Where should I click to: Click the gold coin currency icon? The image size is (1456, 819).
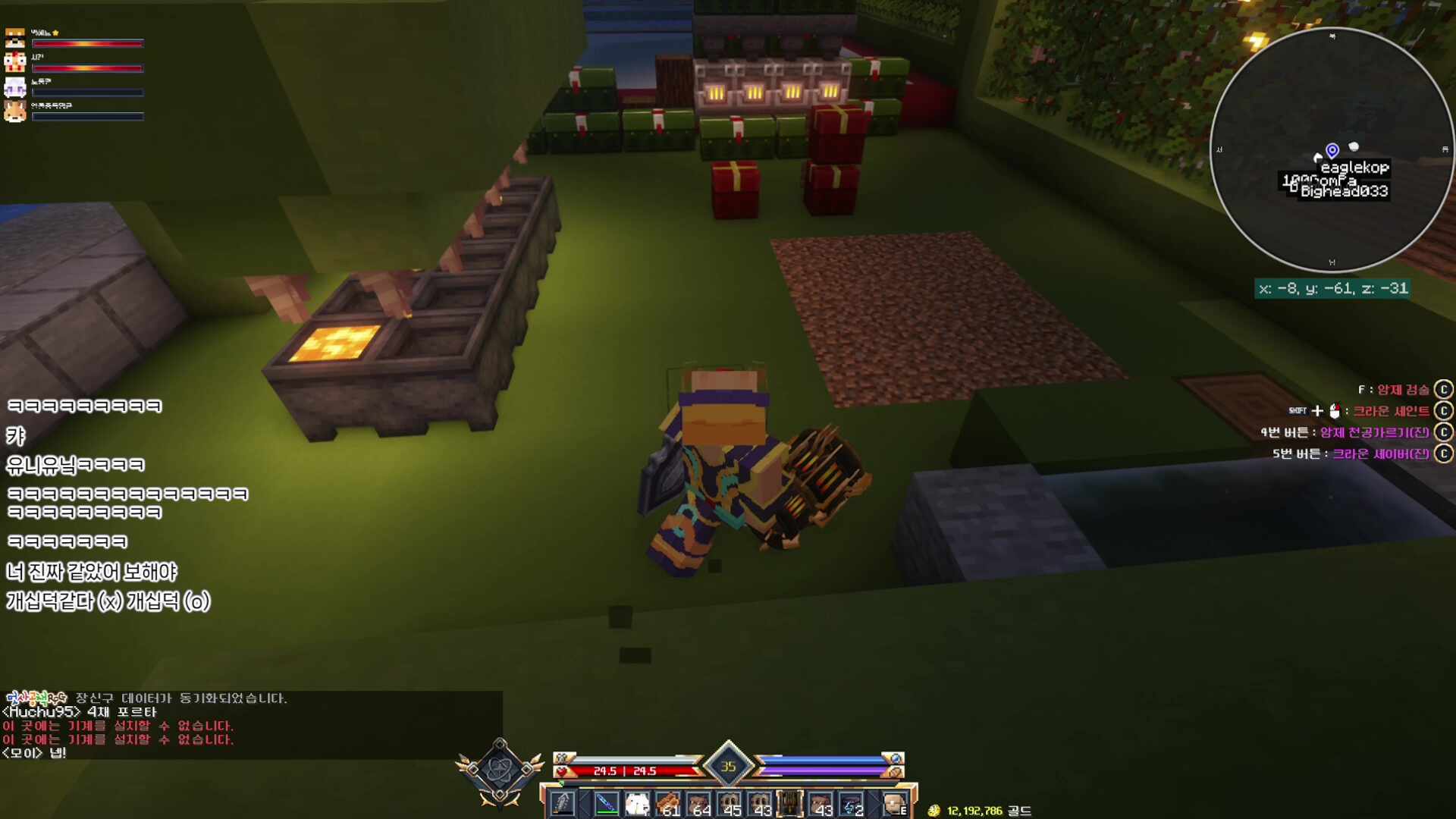click(x=934, y=811)
